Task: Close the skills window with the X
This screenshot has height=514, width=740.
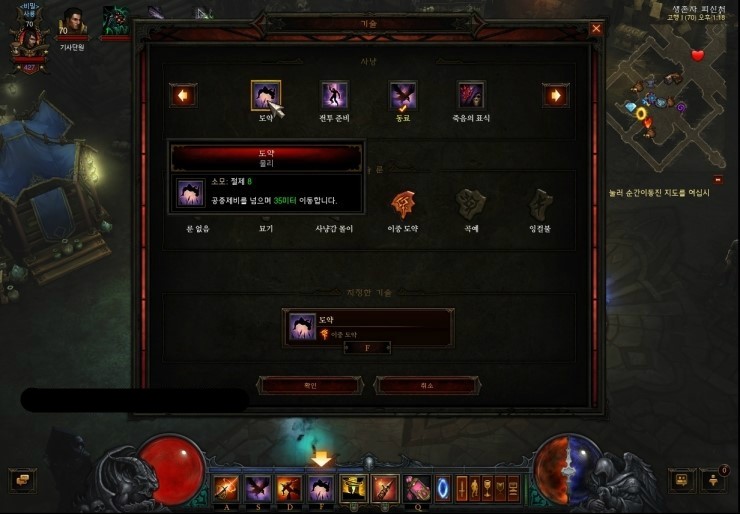Action: [596, 29]
